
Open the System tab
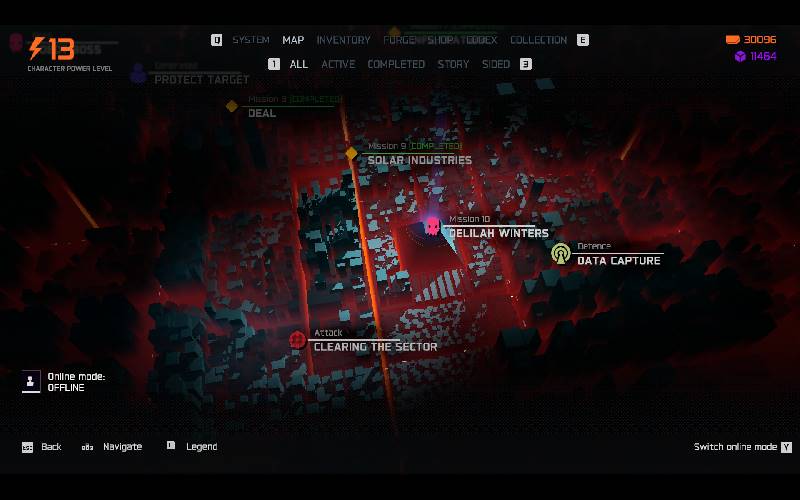[251, 40]
